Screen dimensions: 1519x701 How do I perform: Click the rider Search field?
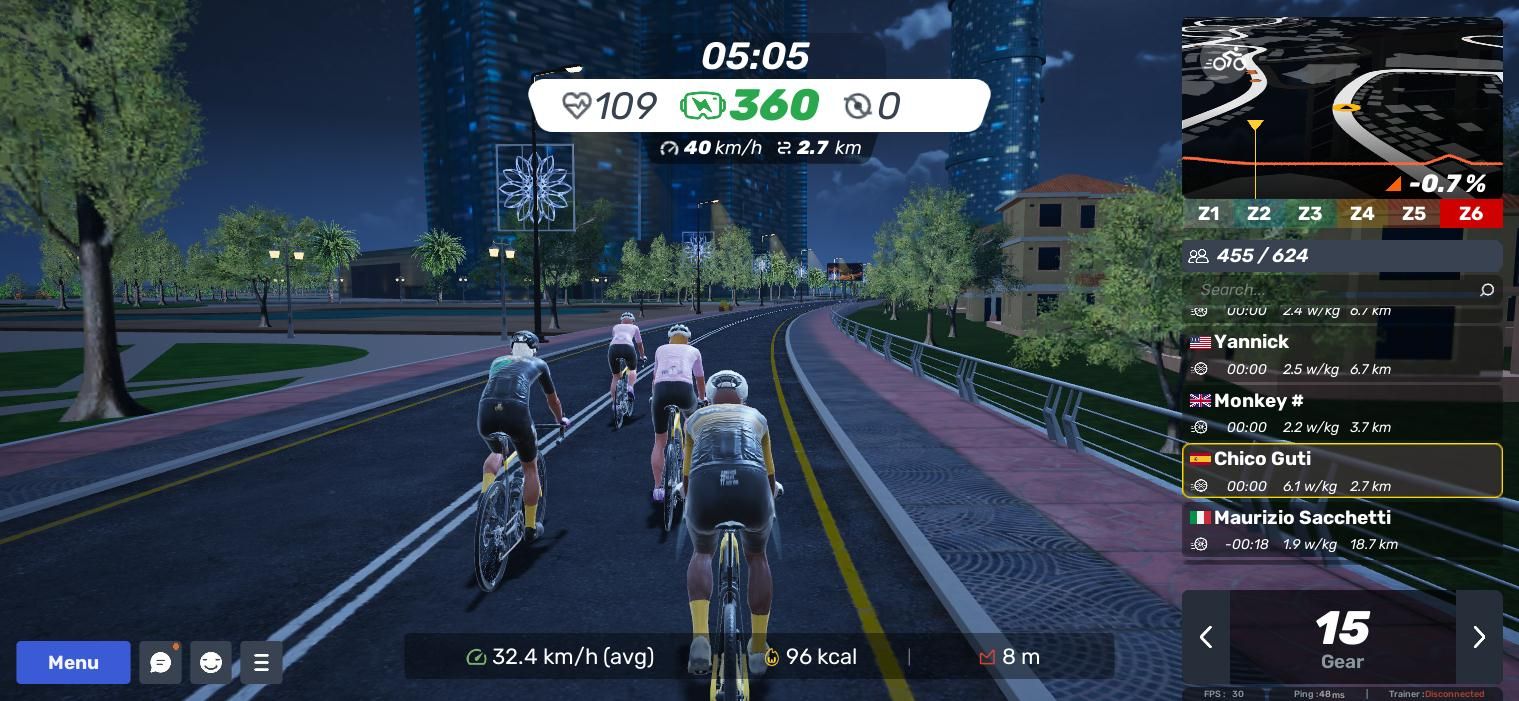tap(1330, 290)
